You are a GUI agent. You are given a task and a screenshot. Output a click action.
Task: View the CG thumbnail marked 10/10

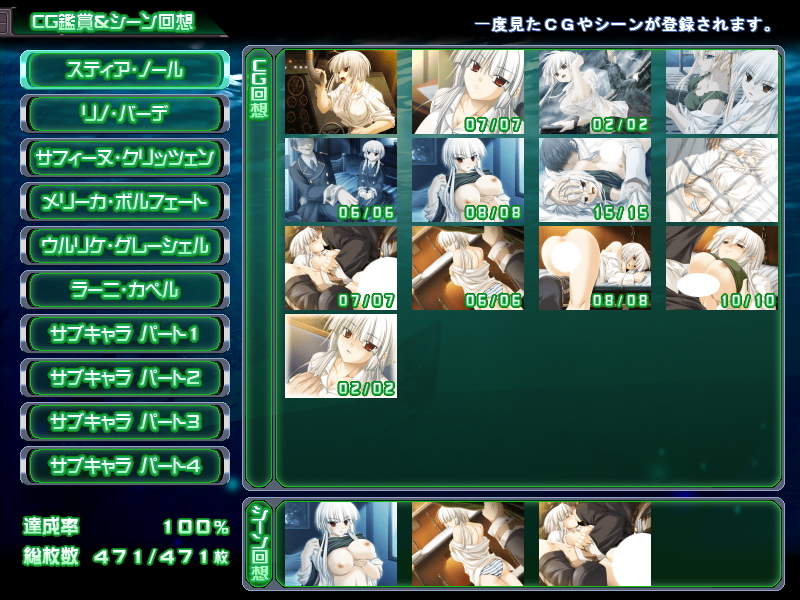point(721,268)
